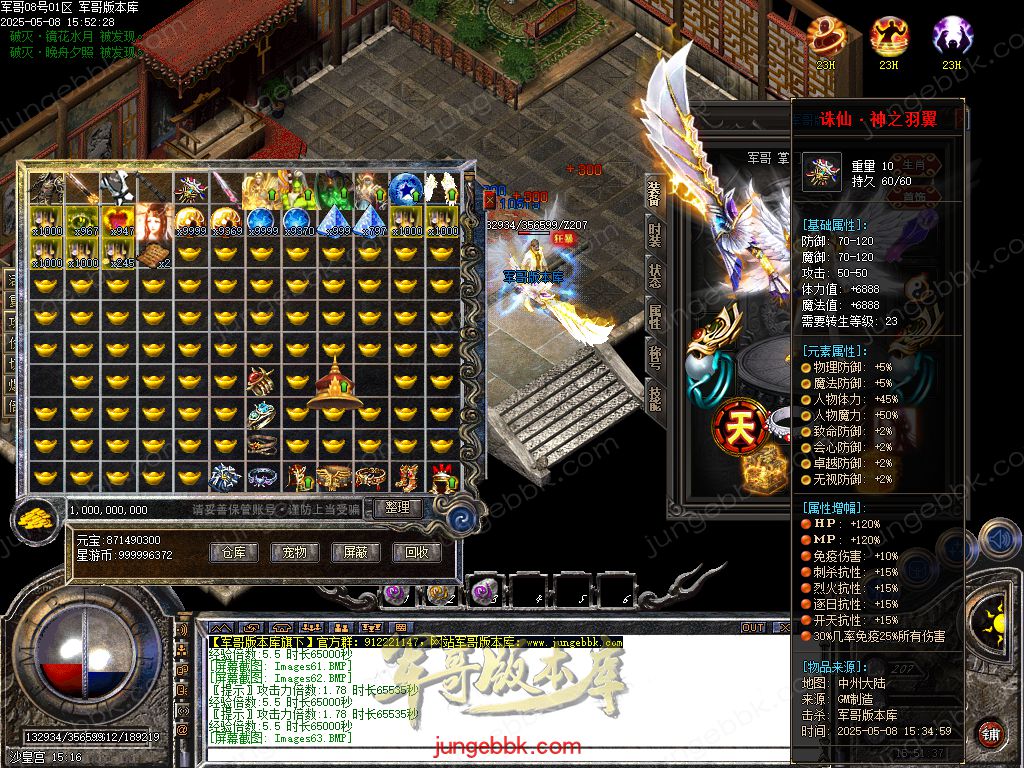Image resolution: width=1024 pixels, height=768 pixels.
Task: Select the woman portrait item in the bag
Action: [155, 220]
